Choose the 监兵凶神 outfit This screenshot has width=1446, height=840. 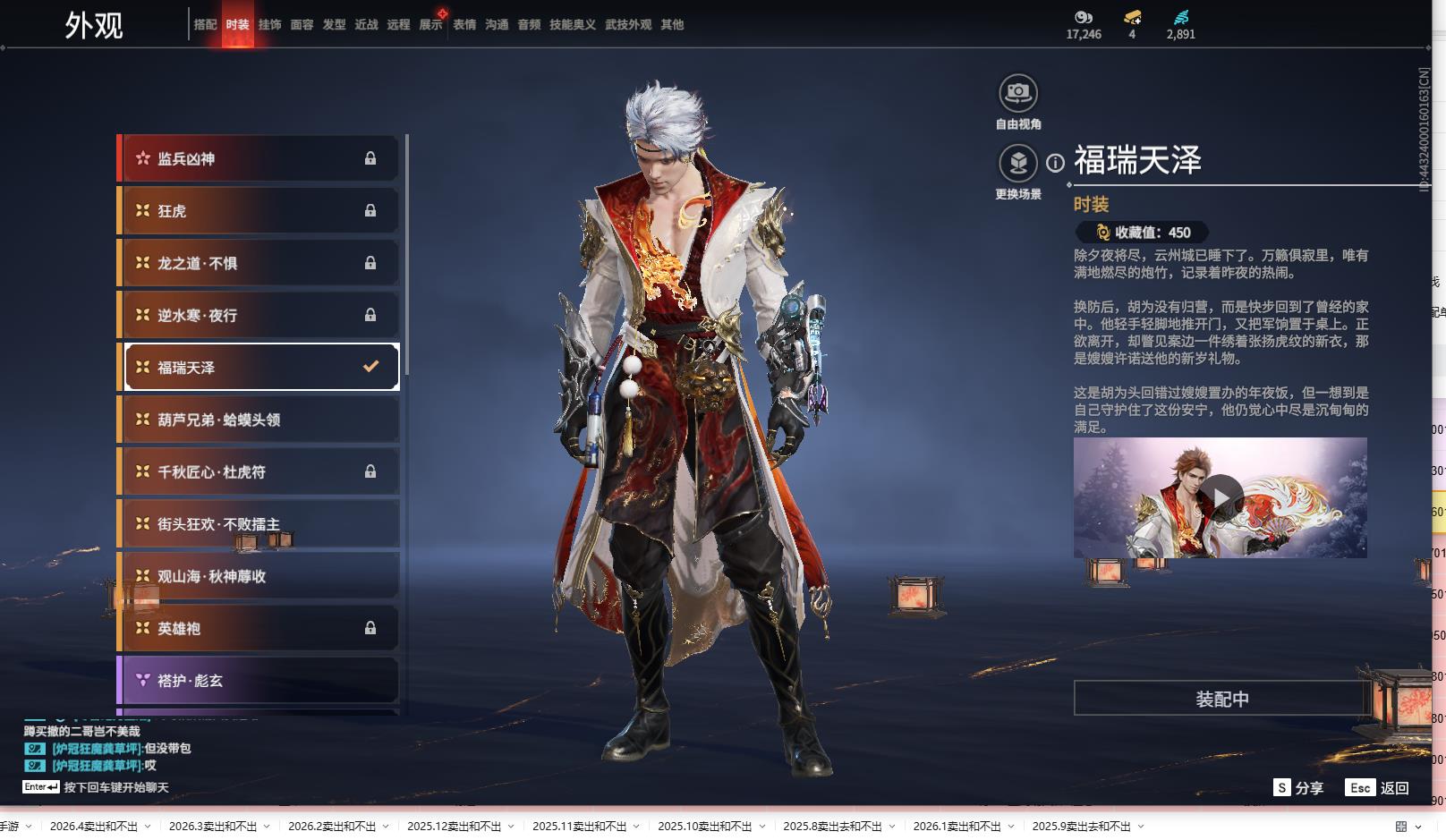click(x=259, y=159)
